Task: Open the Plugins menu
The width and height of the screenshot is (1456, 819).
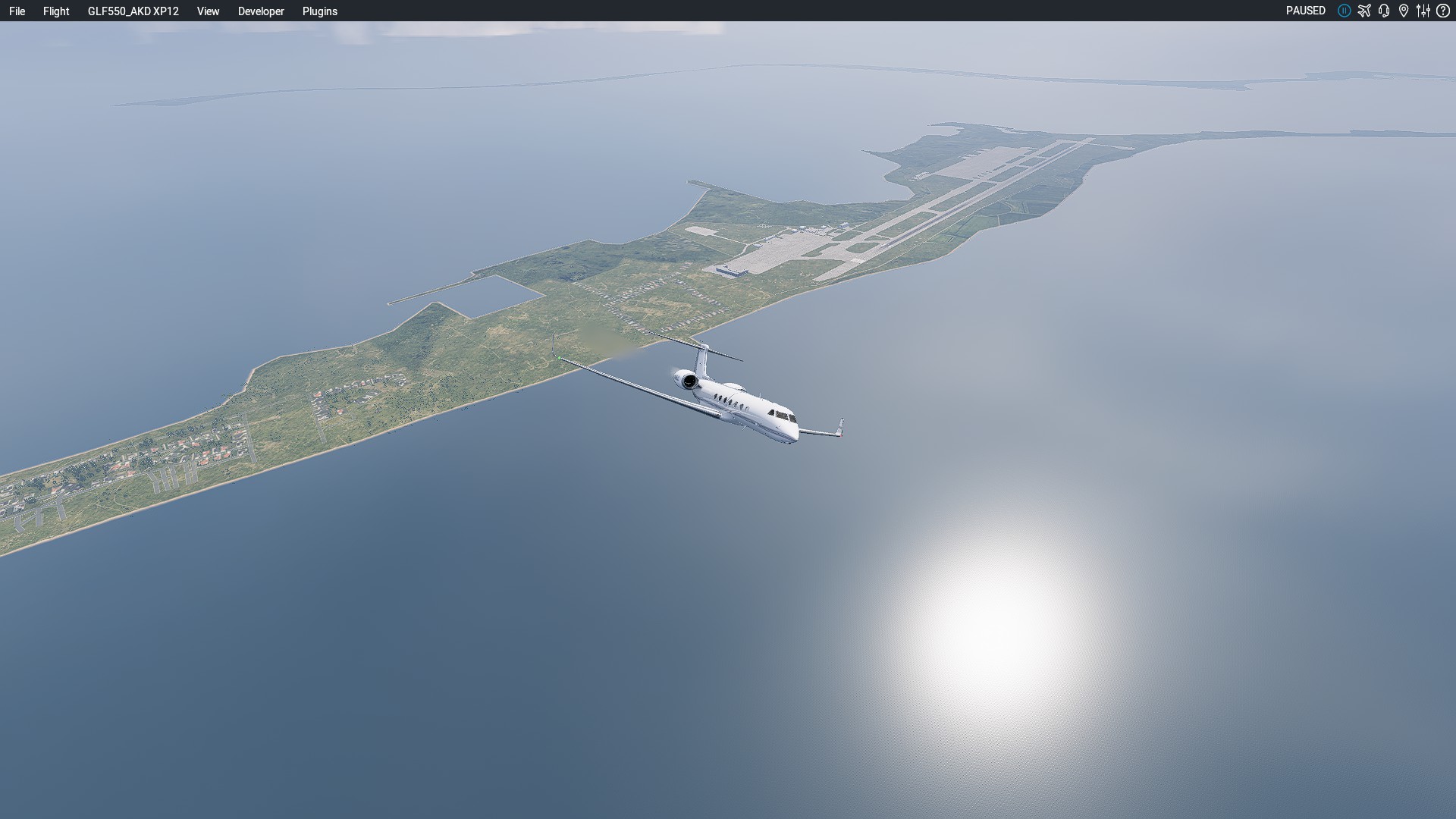Action: click(319, 11)
